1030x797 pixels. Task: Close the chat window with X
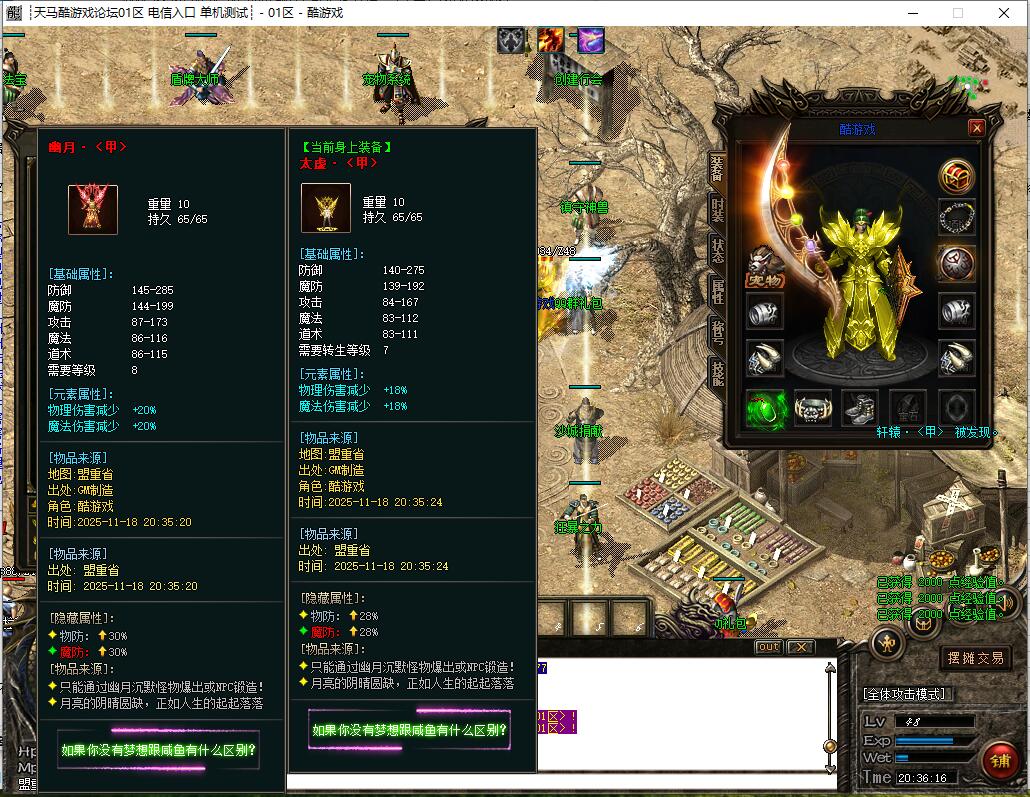pyautogui.click(x=800, y=647)
